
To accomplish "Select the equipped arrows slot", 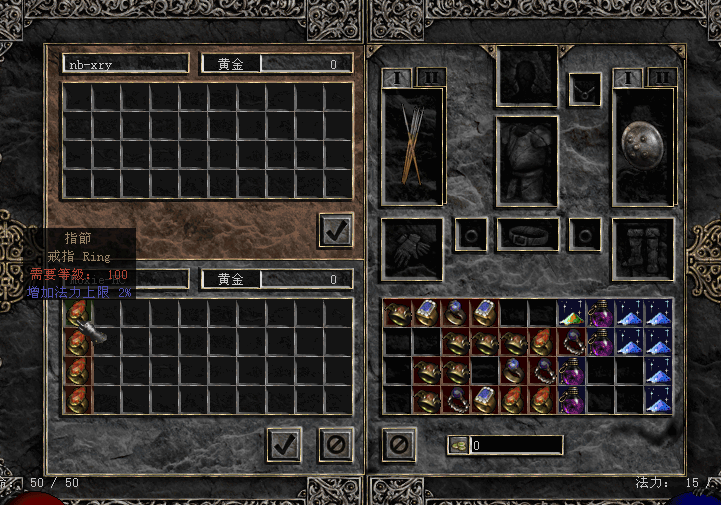I will tap(413, 145).
